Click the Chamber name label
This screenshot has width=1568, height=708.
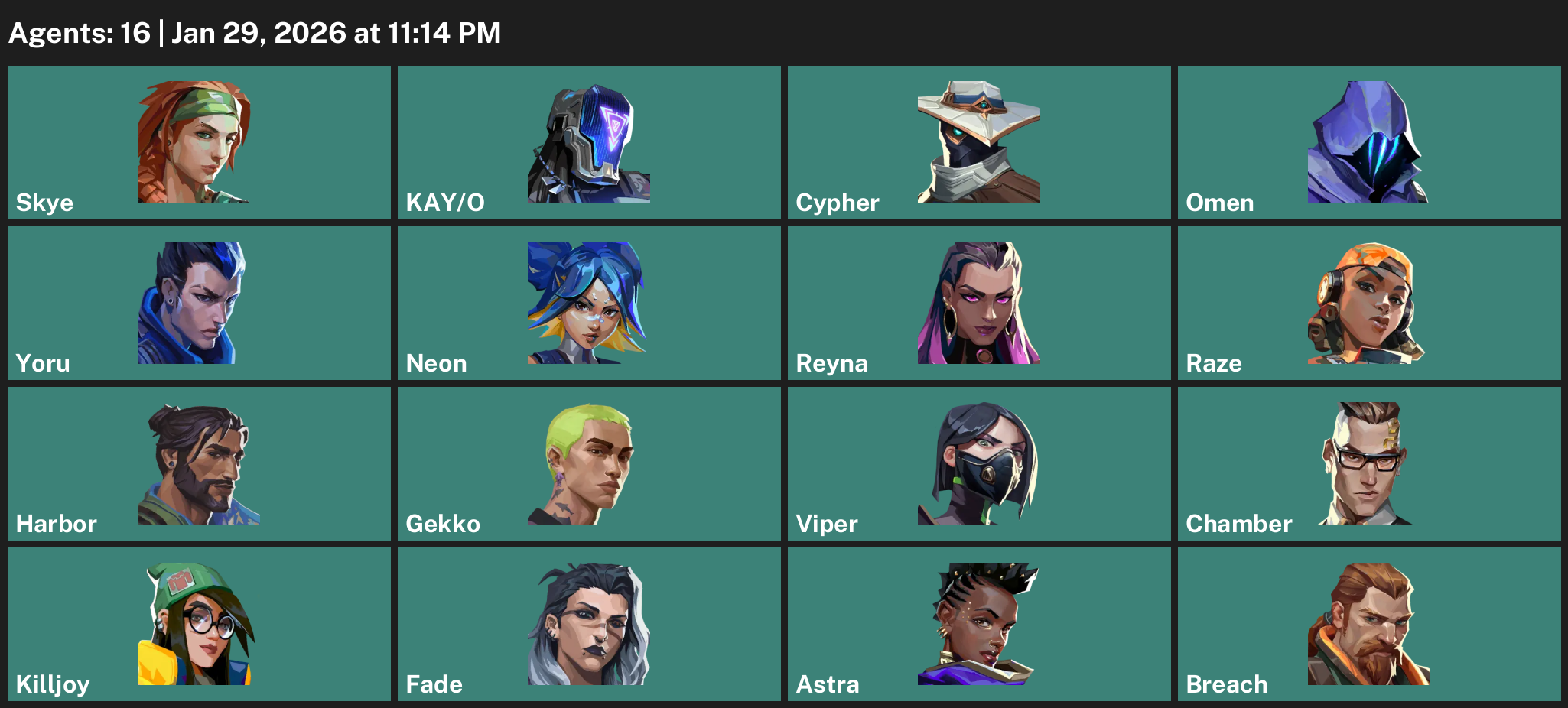point(1238,525)
